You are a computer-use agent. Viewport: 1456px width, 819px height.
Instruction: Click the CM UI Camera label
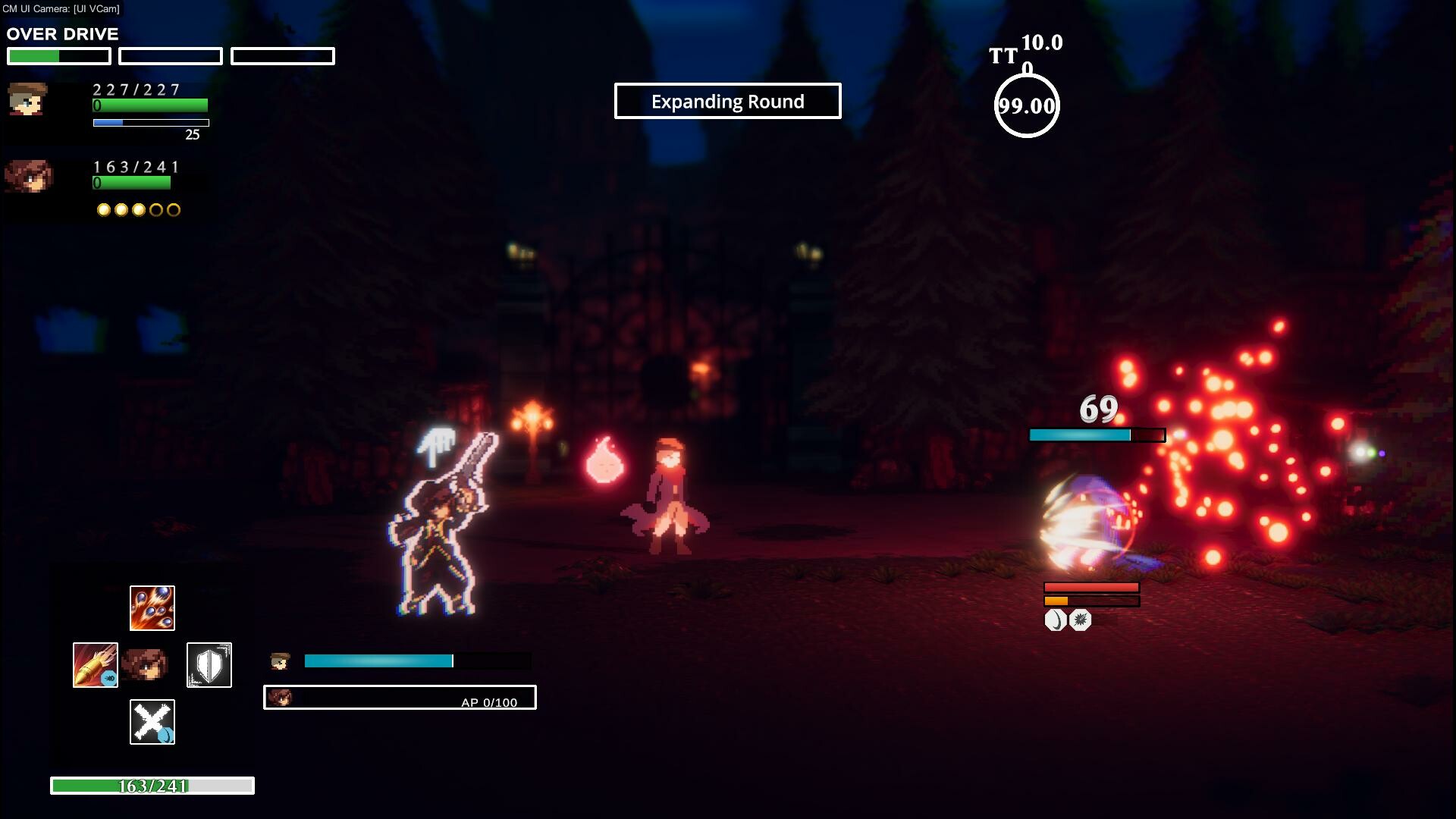click(62, 9)
